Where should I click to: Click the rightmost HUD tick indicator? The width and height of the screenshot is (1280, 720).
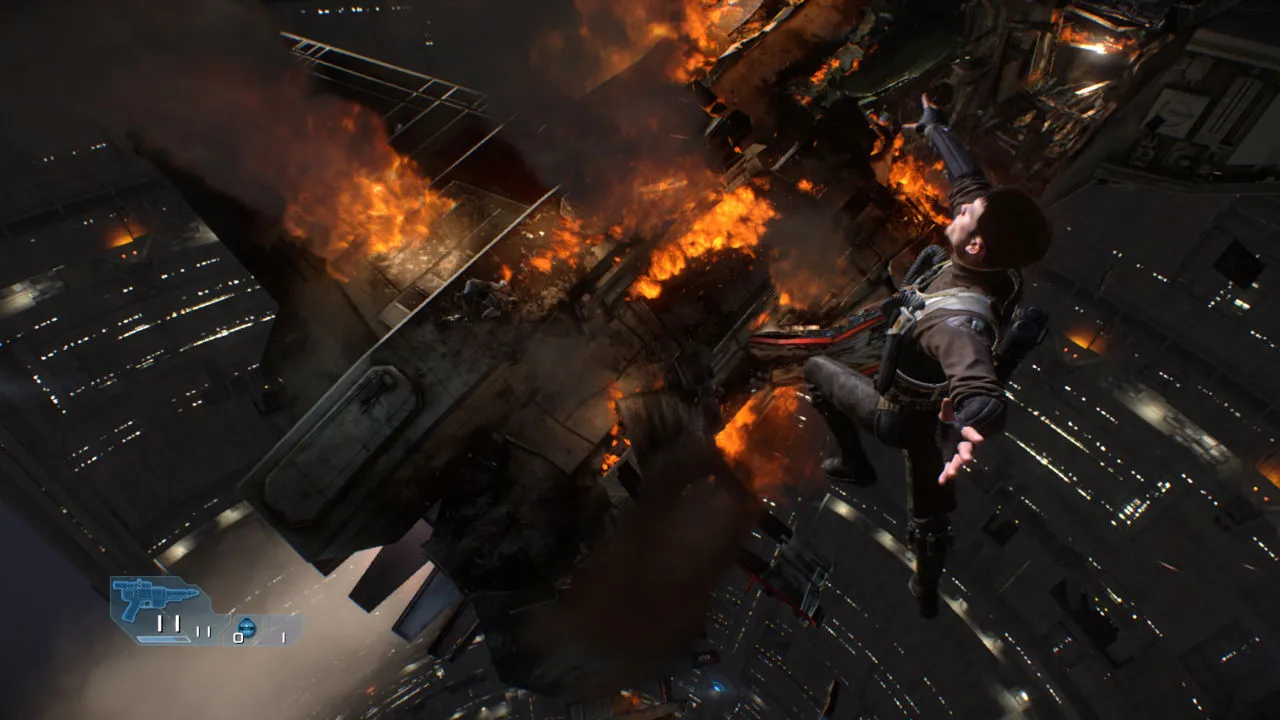tap(284, 637)
